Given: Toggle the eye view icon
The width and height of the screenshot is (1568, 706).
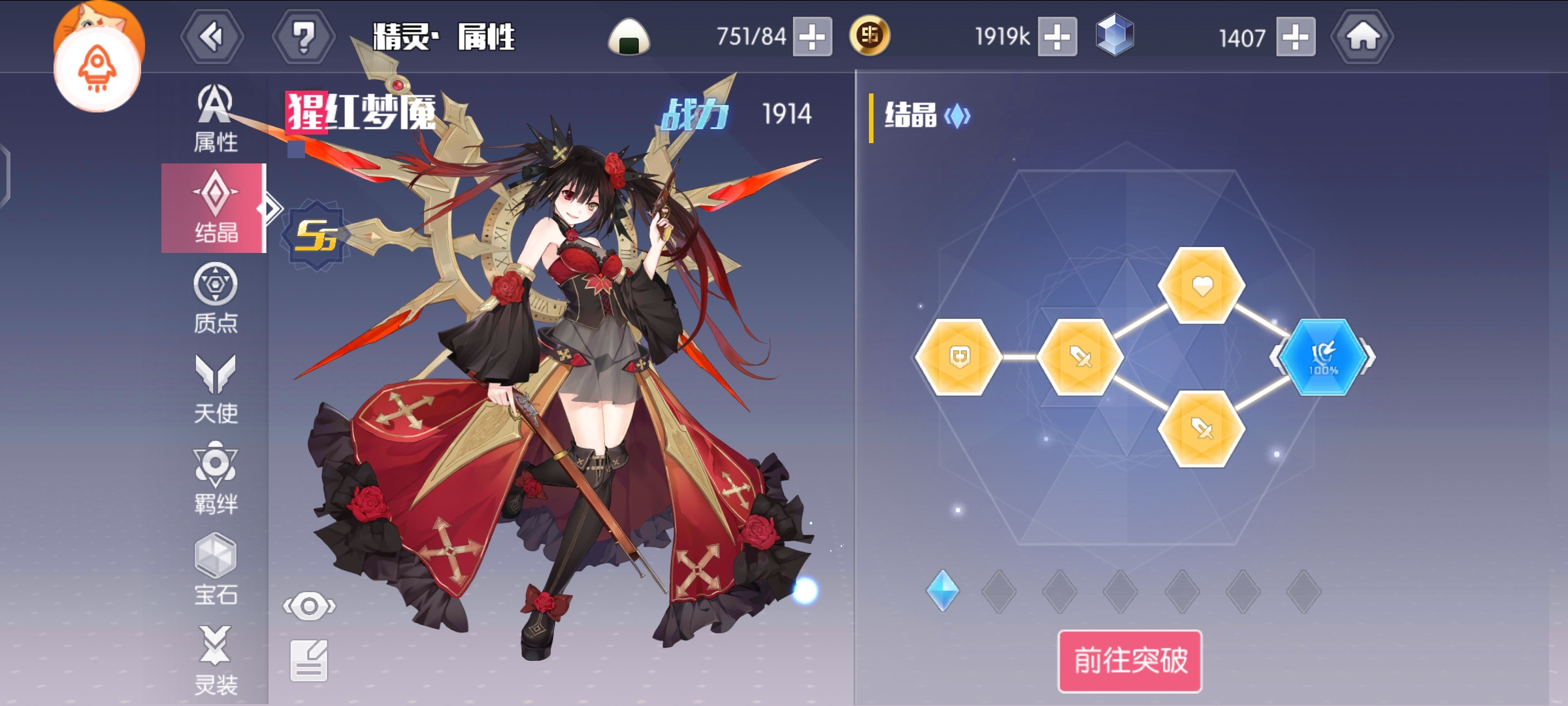Looking at the screenshot, I should (309, 606).
